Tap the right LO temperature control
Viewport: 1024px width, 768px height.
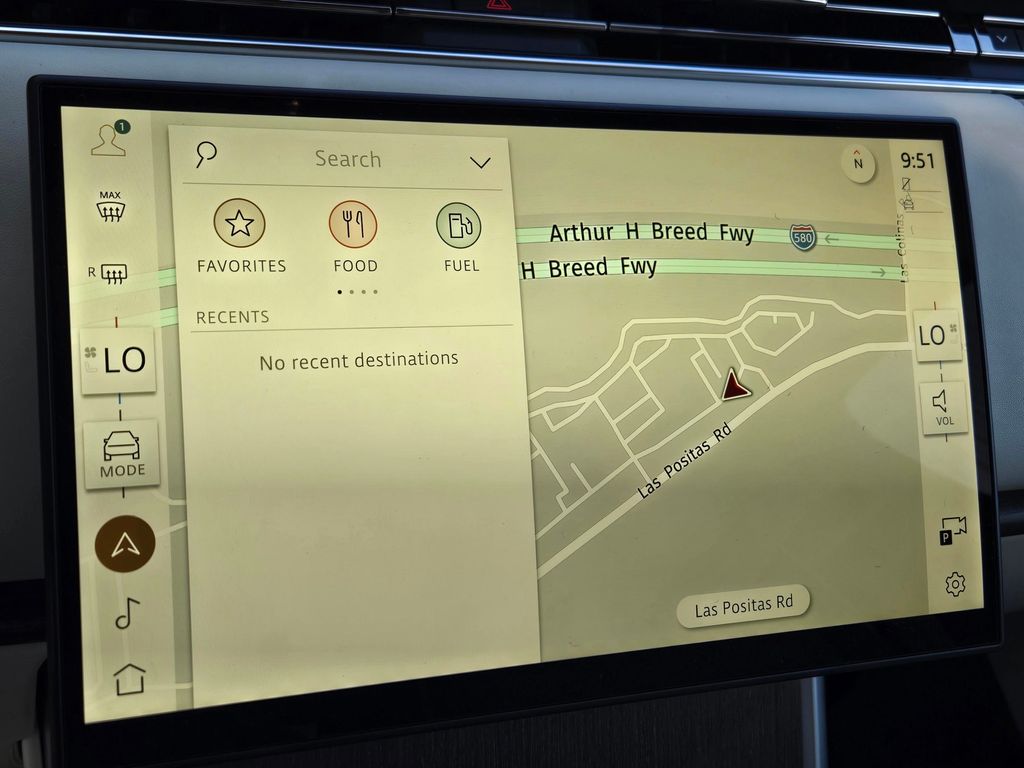coord(937,335)
